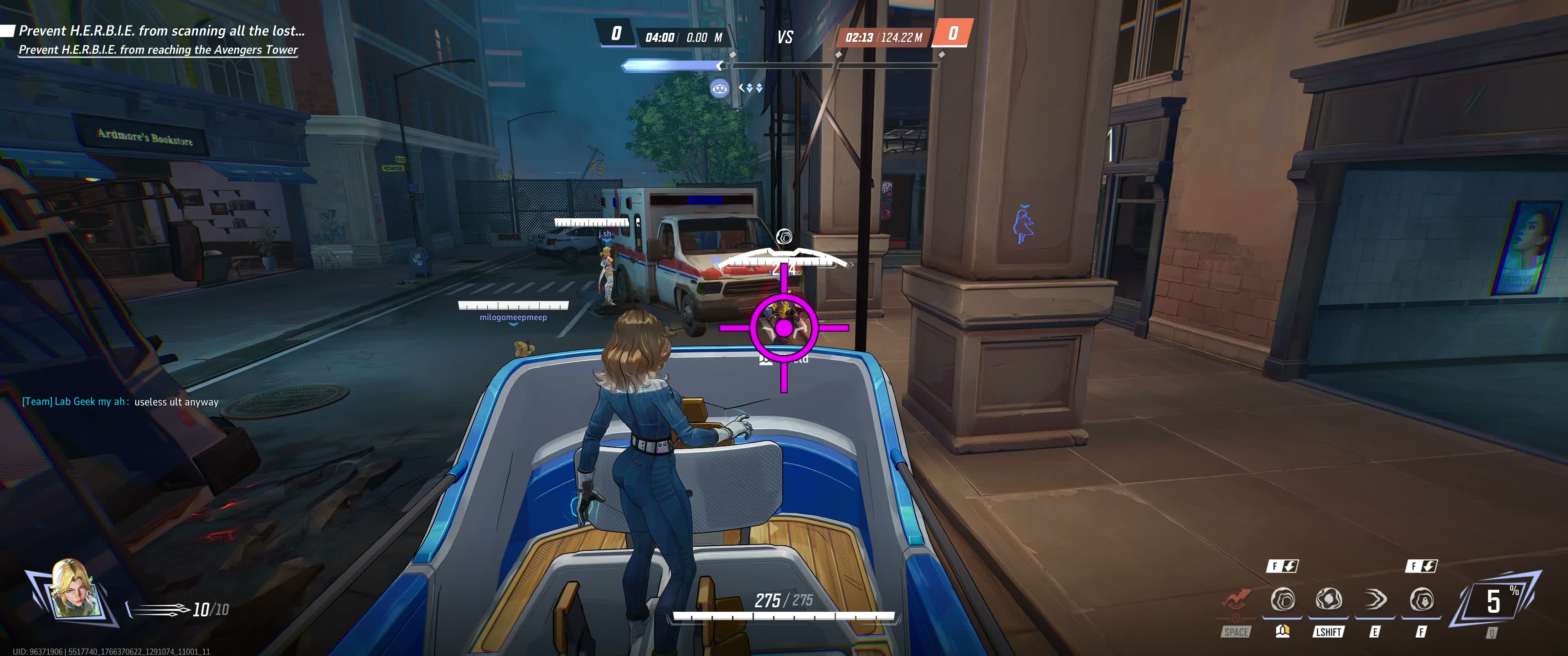Activate the shield orb with down-arrow ability
1568x656 pixels.
(1421, 600)
